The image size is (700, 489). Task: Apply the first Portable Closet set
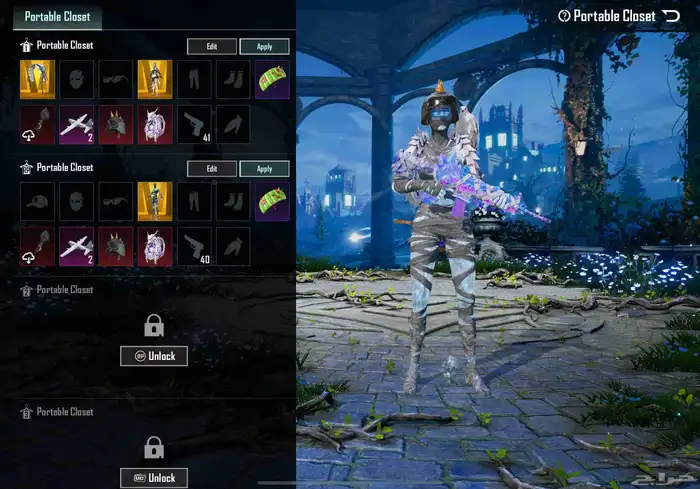click(265, 47)
